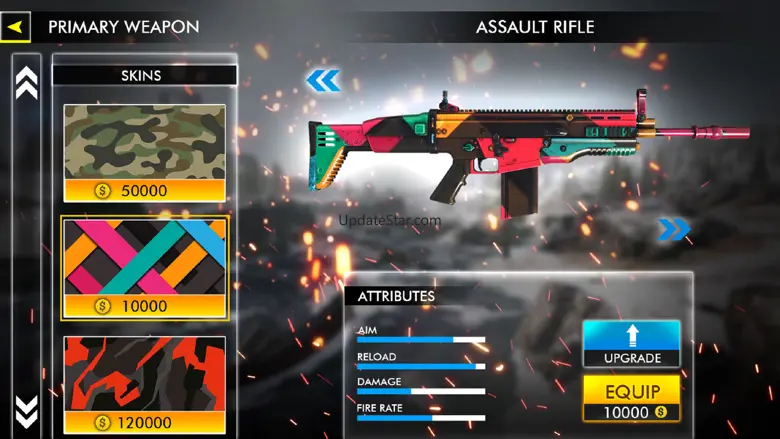Show more skins with the down chevrons
780x439 pixels.
tap(27, 410)
